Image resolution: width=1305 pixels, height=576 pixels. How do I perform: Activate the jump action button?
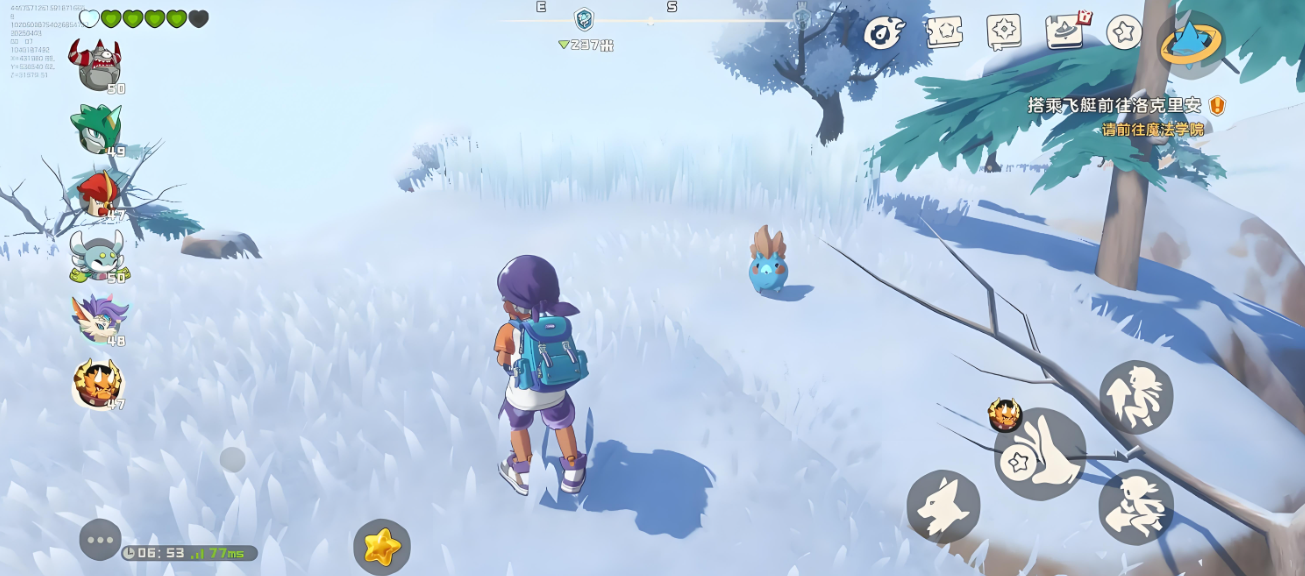(1136, 397)
